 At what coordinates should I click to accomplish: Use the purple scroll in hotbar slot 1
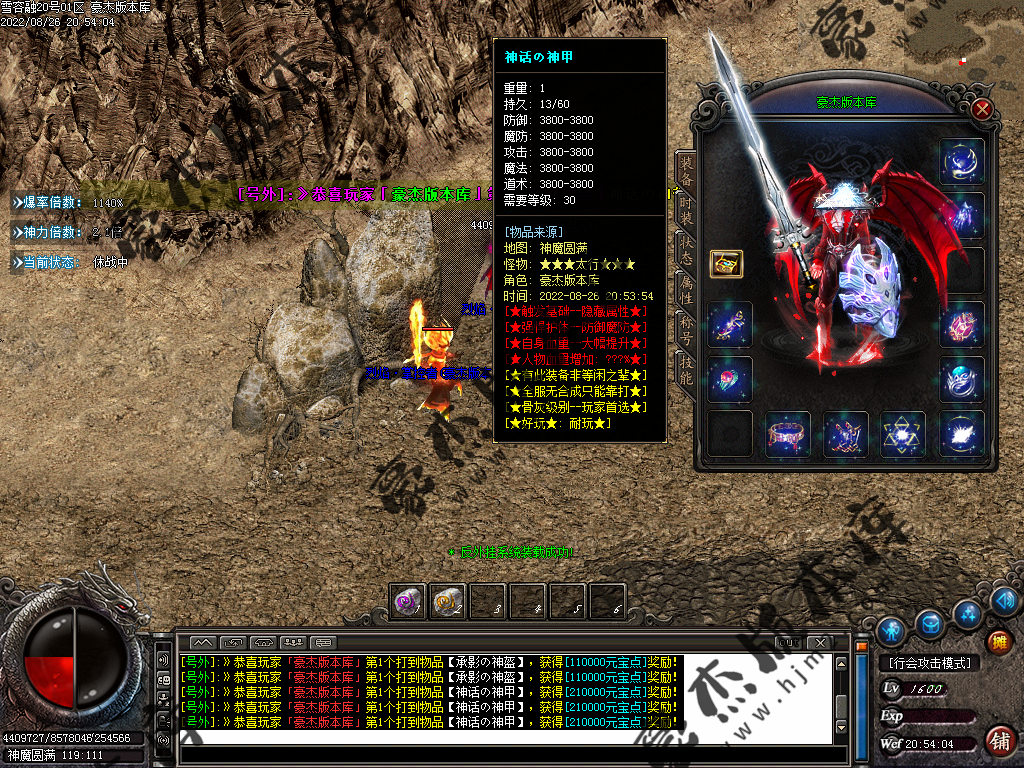click(407, 601)
